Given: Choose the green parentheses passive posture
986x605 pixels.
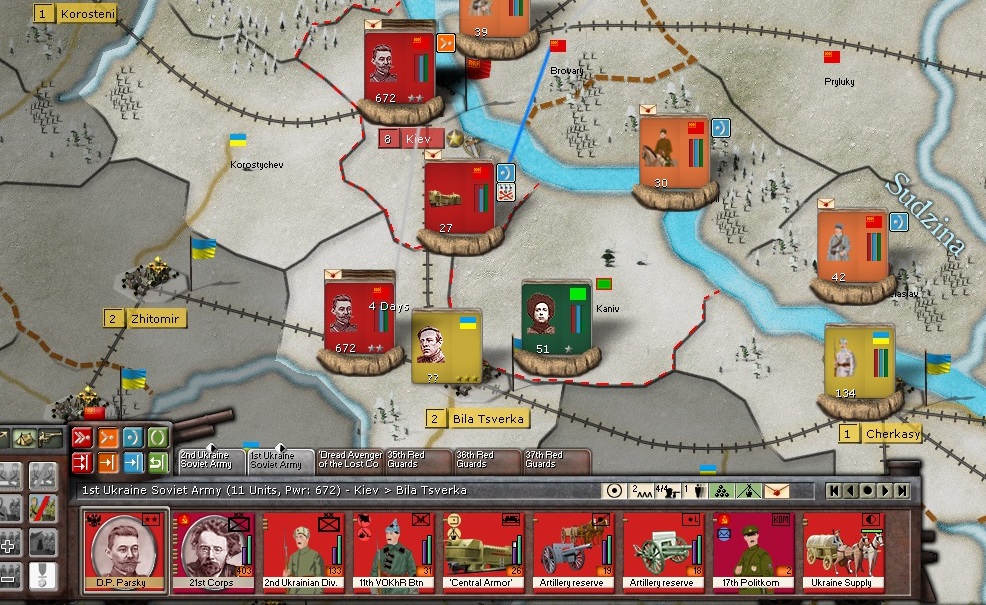Looking at the screenshot, I should (158, 438).
